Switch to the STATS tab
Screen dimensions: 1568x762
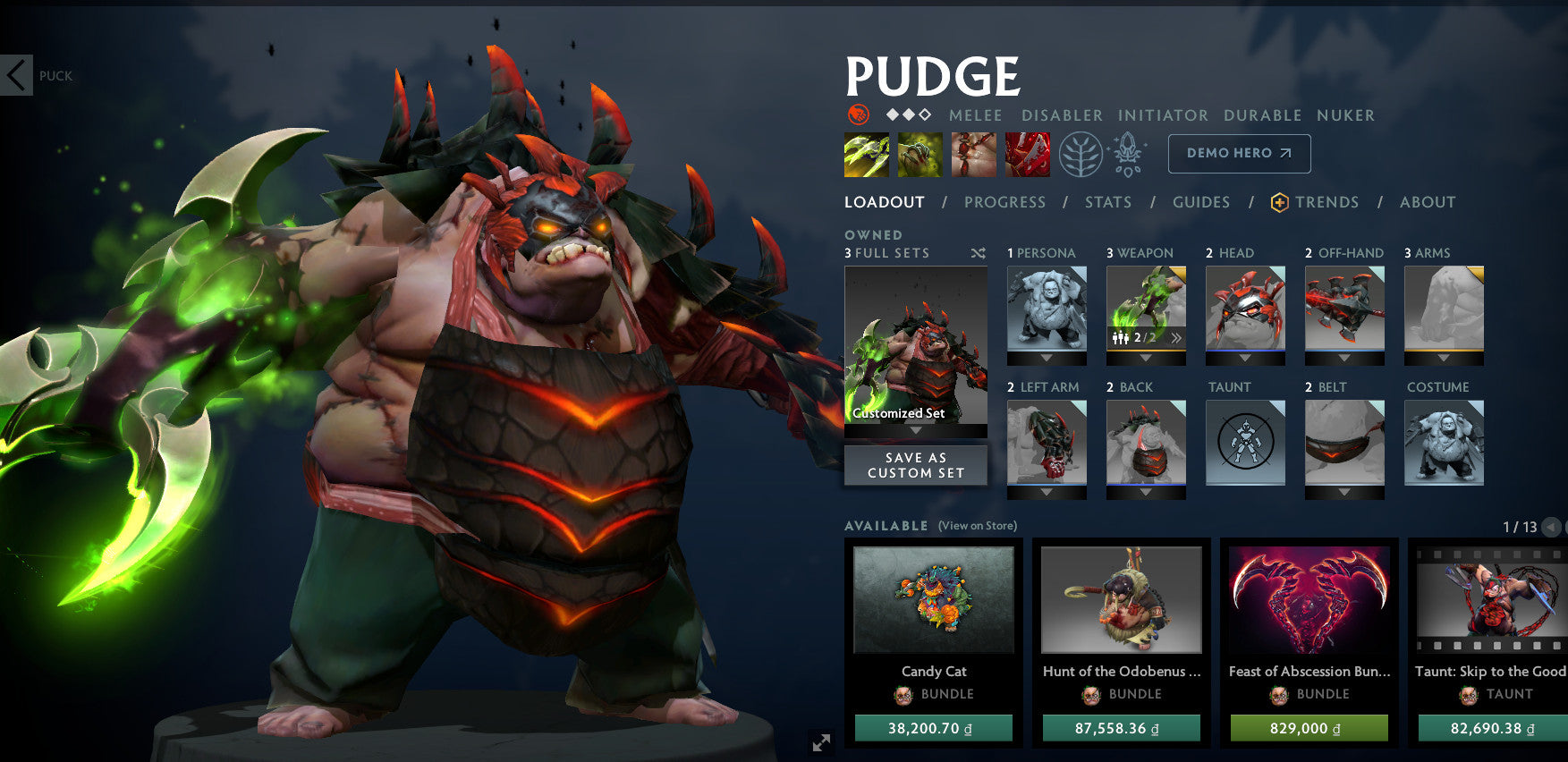pyautogui.click(x=1108, y=202)
